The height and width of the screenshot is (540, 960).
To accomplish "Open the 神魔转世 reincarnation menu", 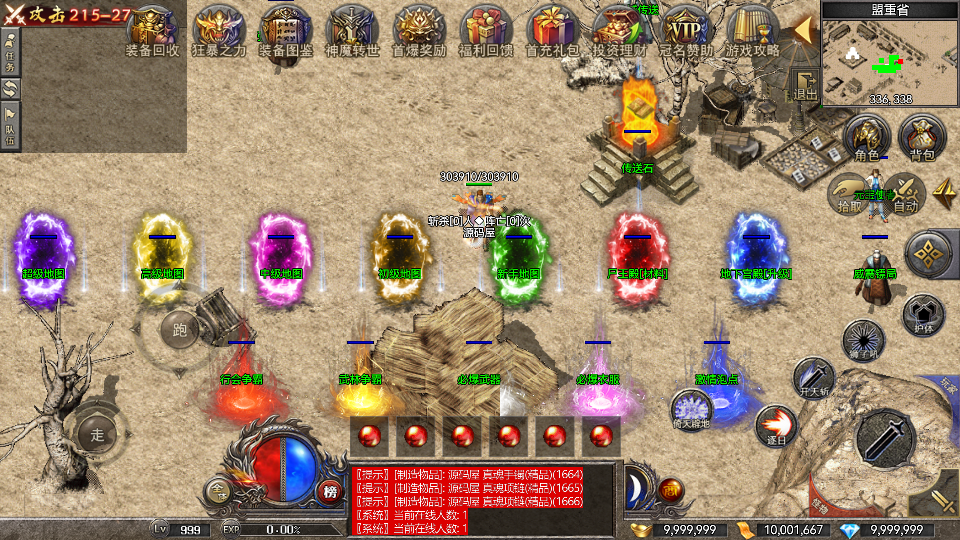I will pyautogui.click(x=352, y=28).
